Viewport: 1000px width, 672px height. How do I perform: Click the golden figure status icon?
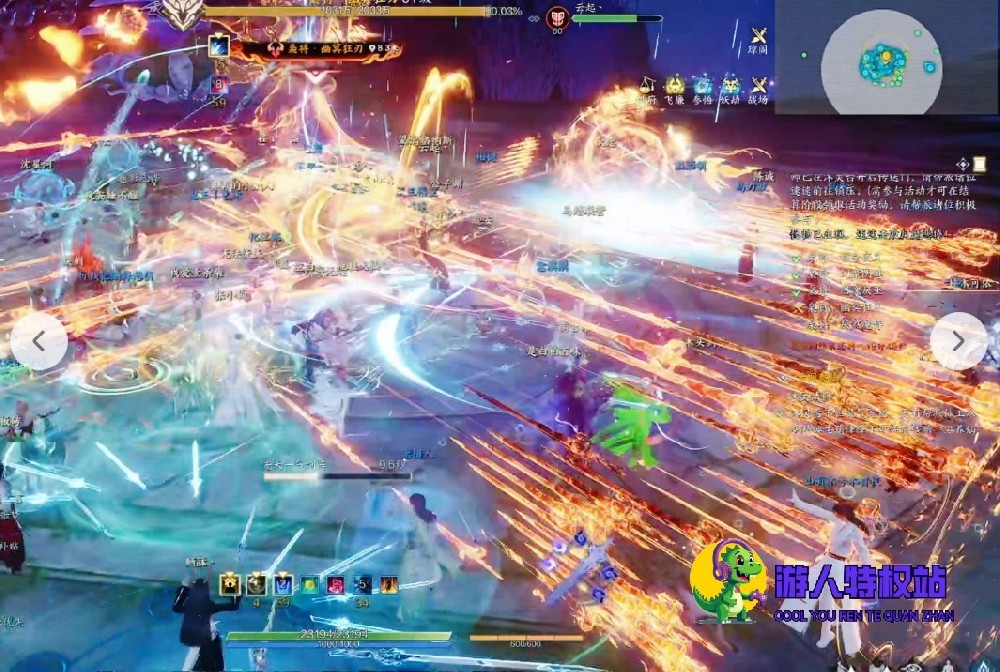pyautogui.click(x=231, y=583)
